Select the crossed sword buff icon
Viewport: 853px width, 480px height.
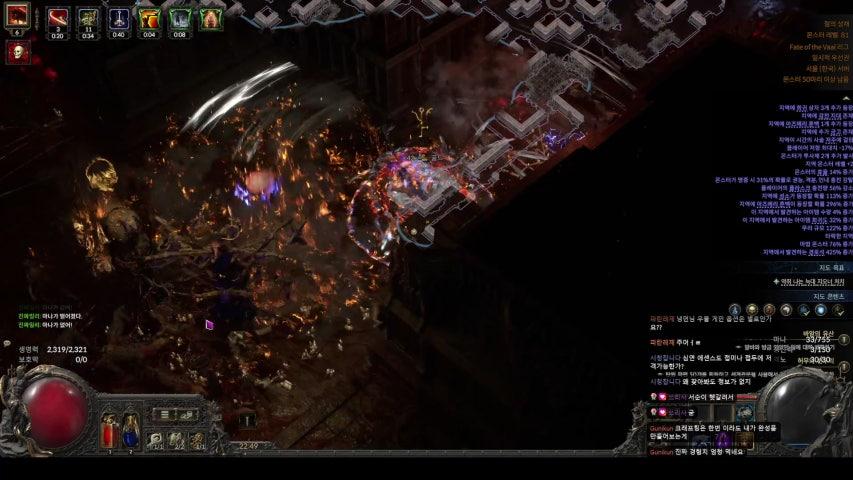(119, 18)
